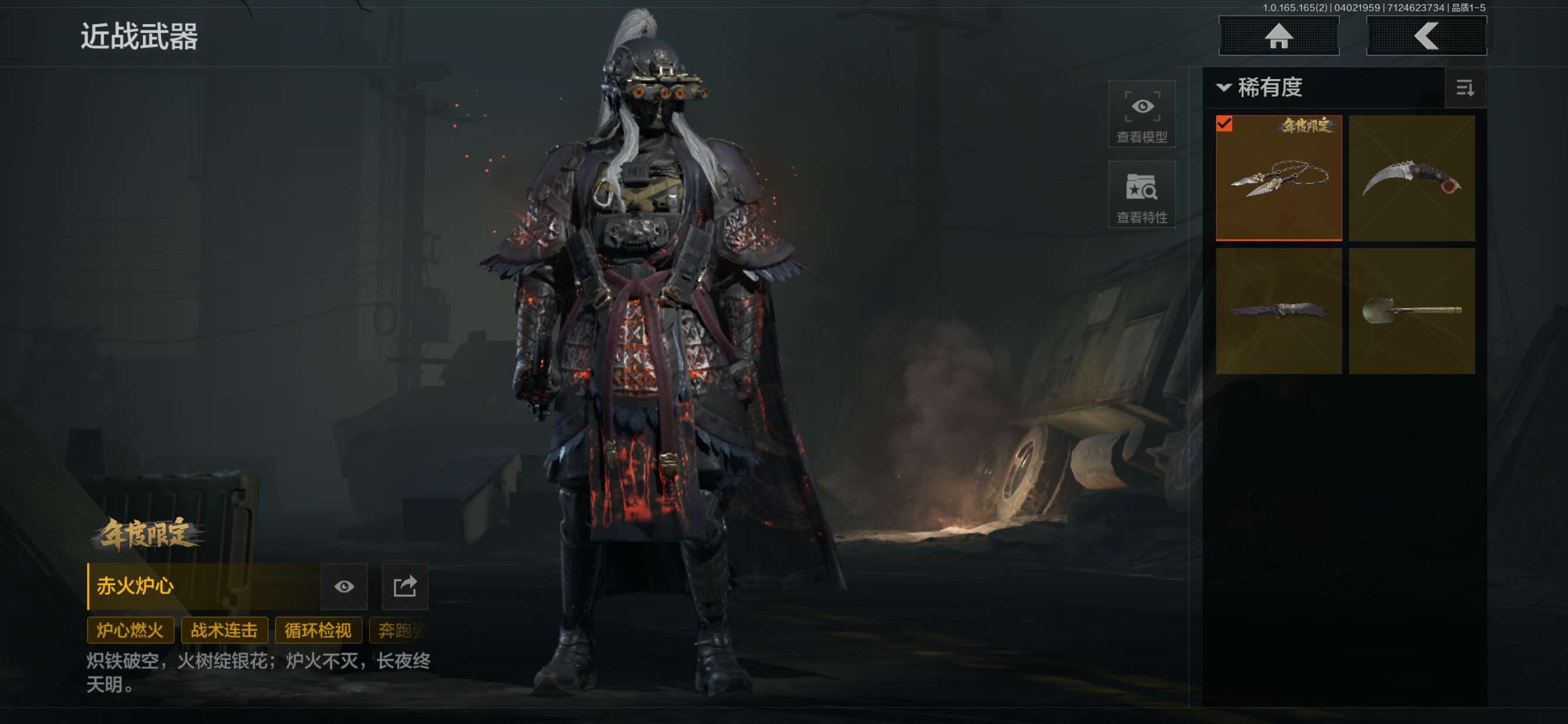Image resolution: width=1568 pixels, height=724 pixels.
Task: Go to the home screen
Action: point(1279,36)
